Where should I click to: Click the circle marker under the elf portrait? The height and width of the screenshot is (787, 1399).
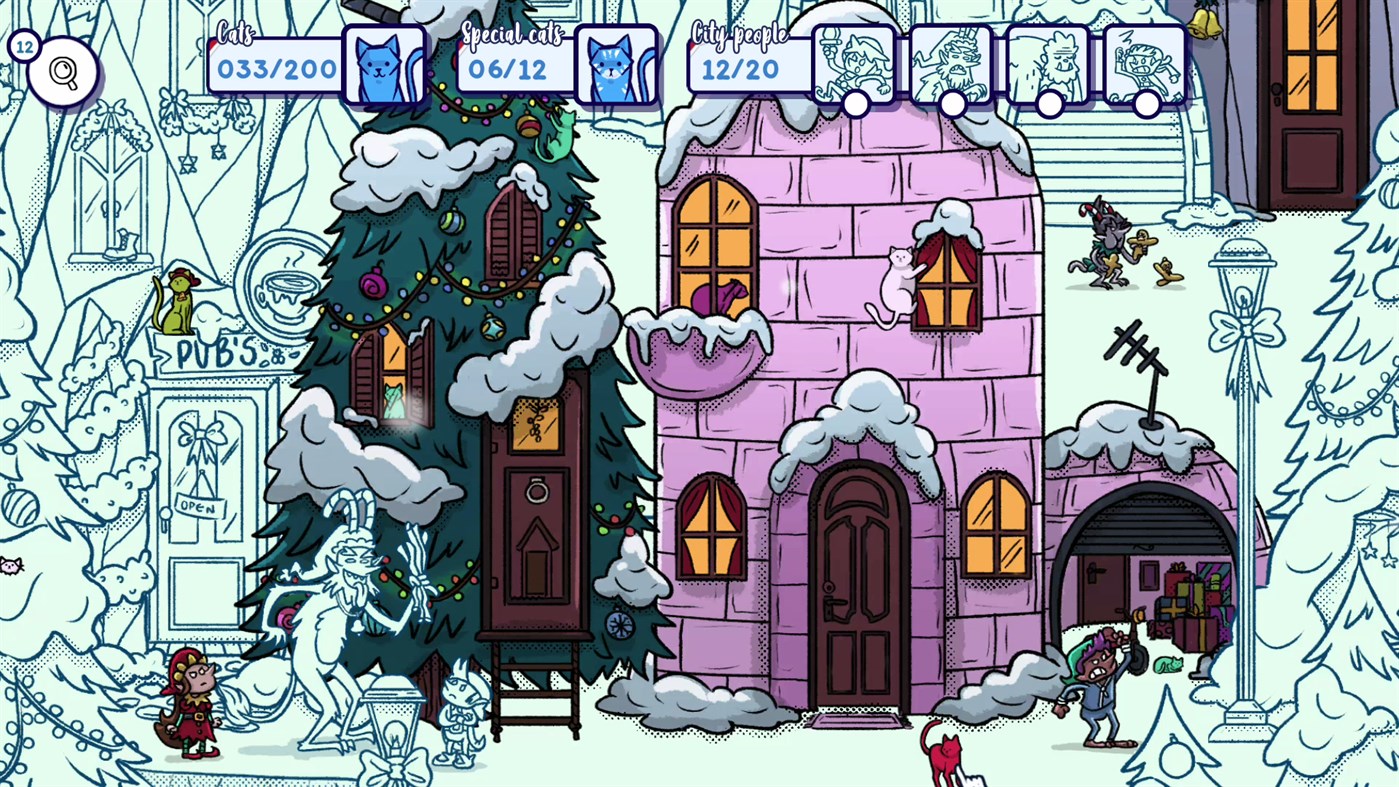coord(856,101)
